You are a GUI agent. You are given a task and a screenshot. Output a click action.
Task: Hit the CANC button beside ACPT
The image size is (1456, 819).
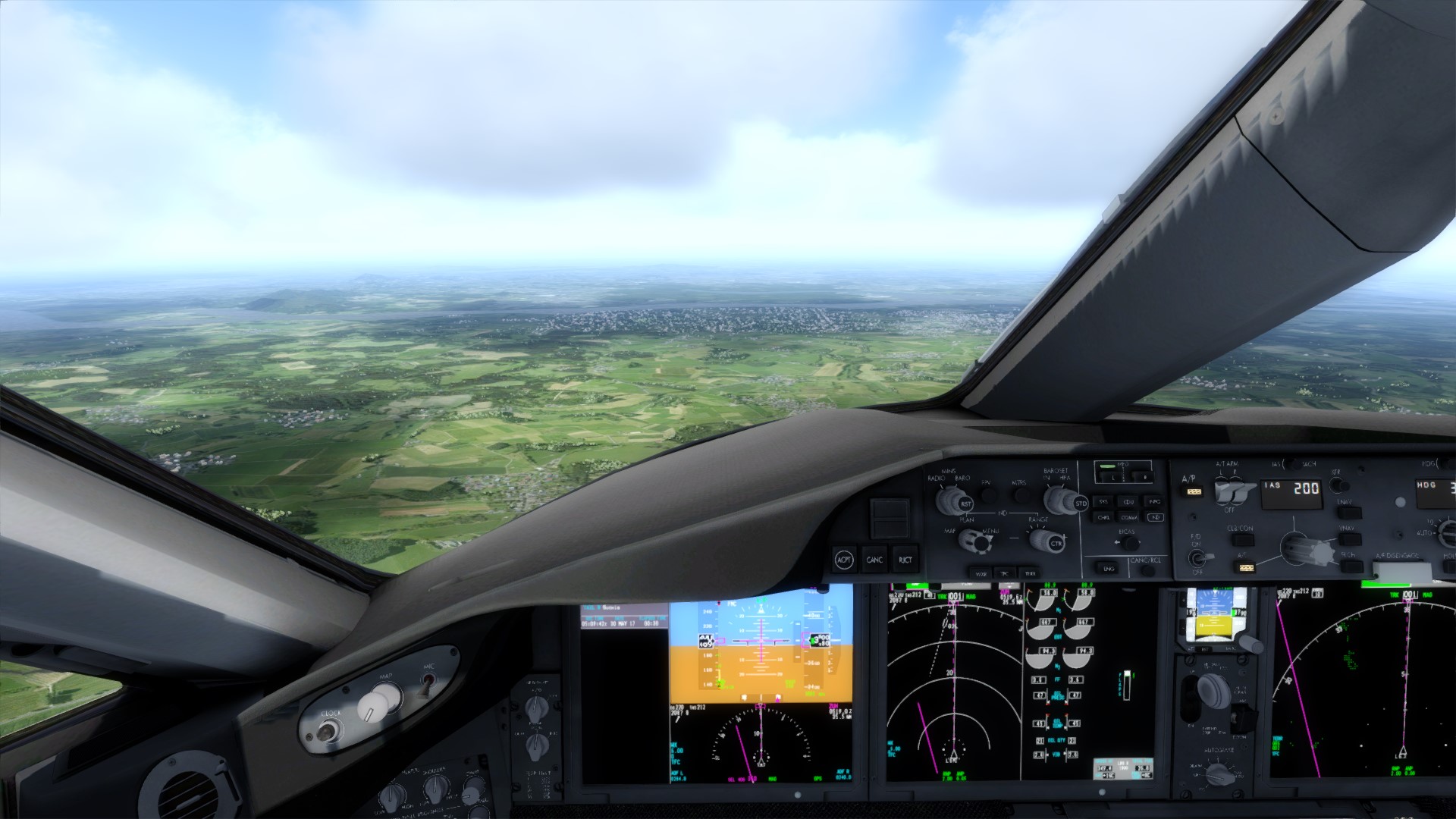pos(874,560)
